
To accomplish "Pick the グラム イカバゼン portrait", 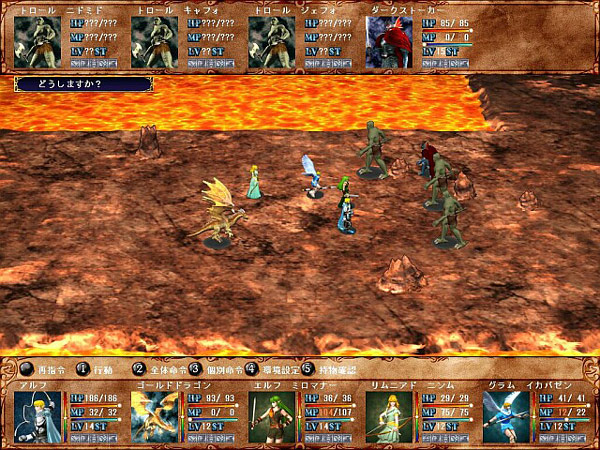I will [x=506, y=414].
